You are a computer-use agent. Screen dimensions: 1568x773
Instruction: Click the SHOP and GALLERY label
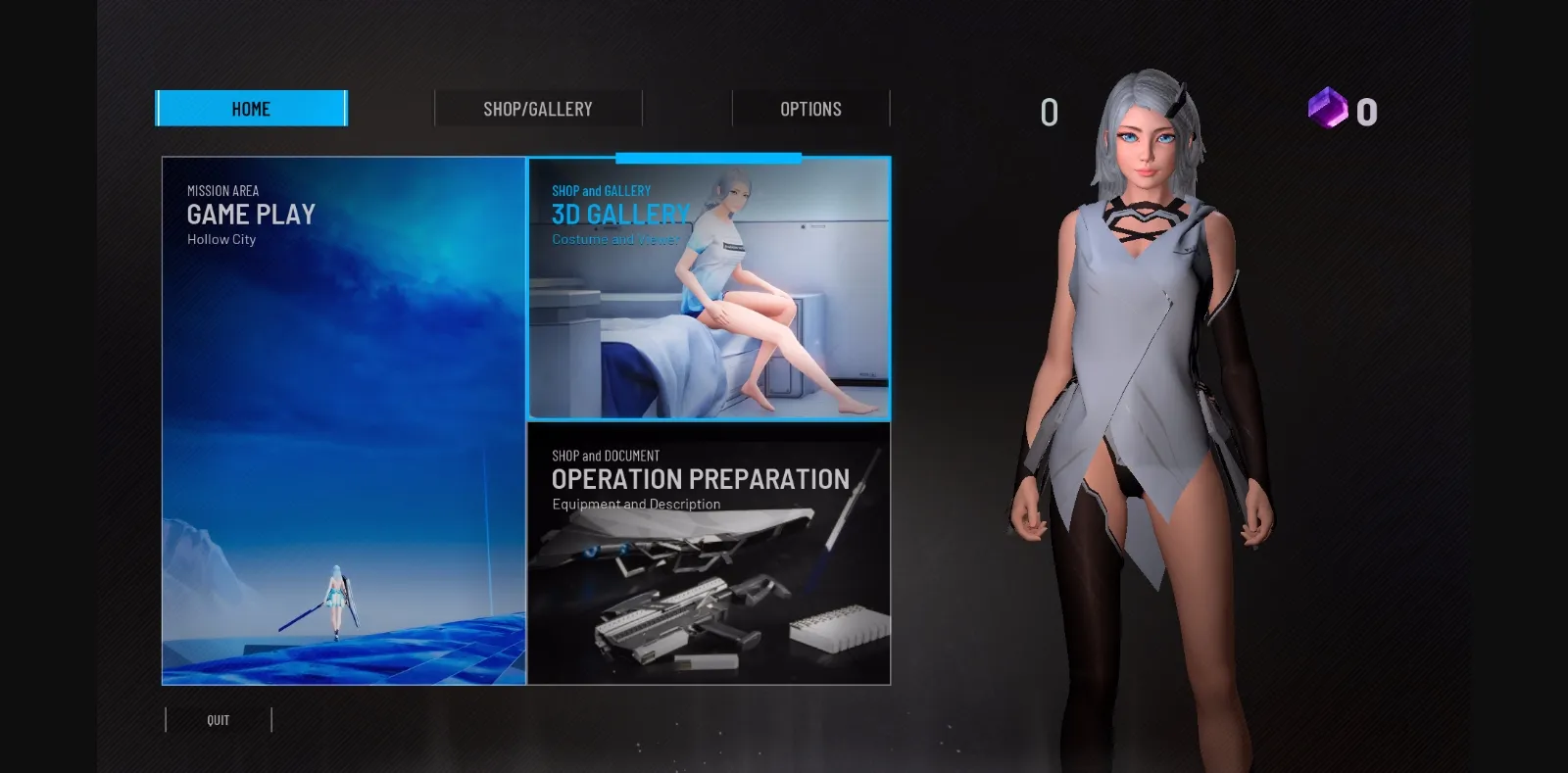point(602,190)
